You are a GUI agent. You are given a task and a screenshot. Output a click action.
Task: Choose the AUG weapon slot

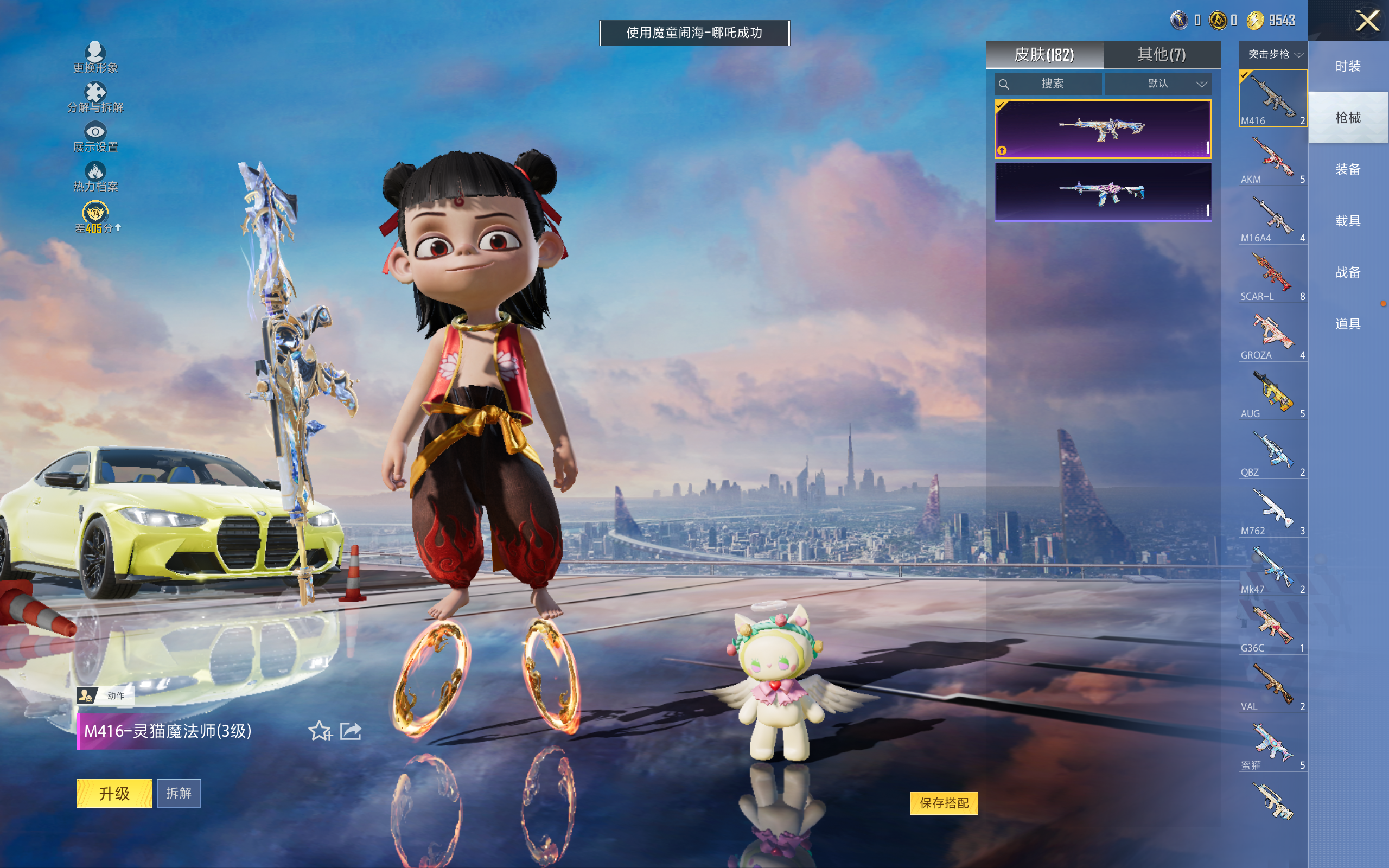pyautogui.click(x=1272, y=393)
